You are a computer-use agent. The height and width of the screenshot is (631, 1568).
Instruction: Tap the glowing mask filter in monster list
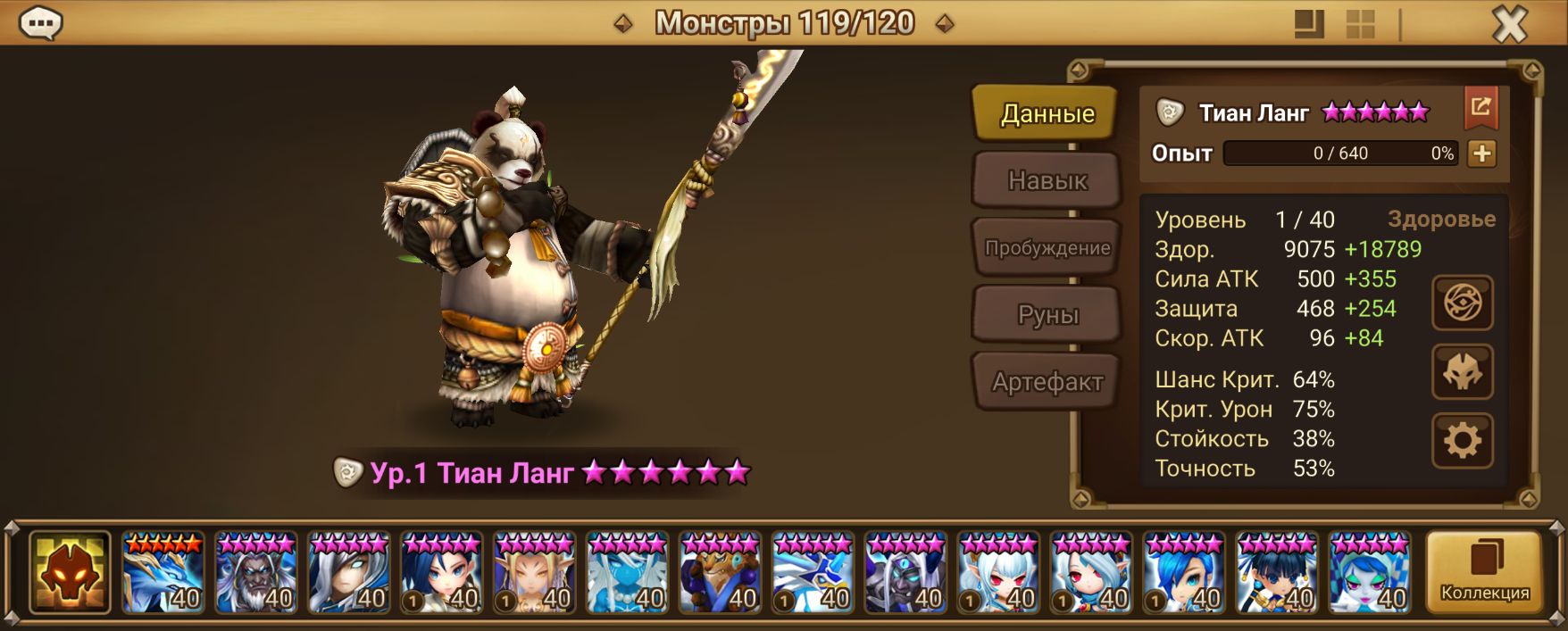pos(70,572)
